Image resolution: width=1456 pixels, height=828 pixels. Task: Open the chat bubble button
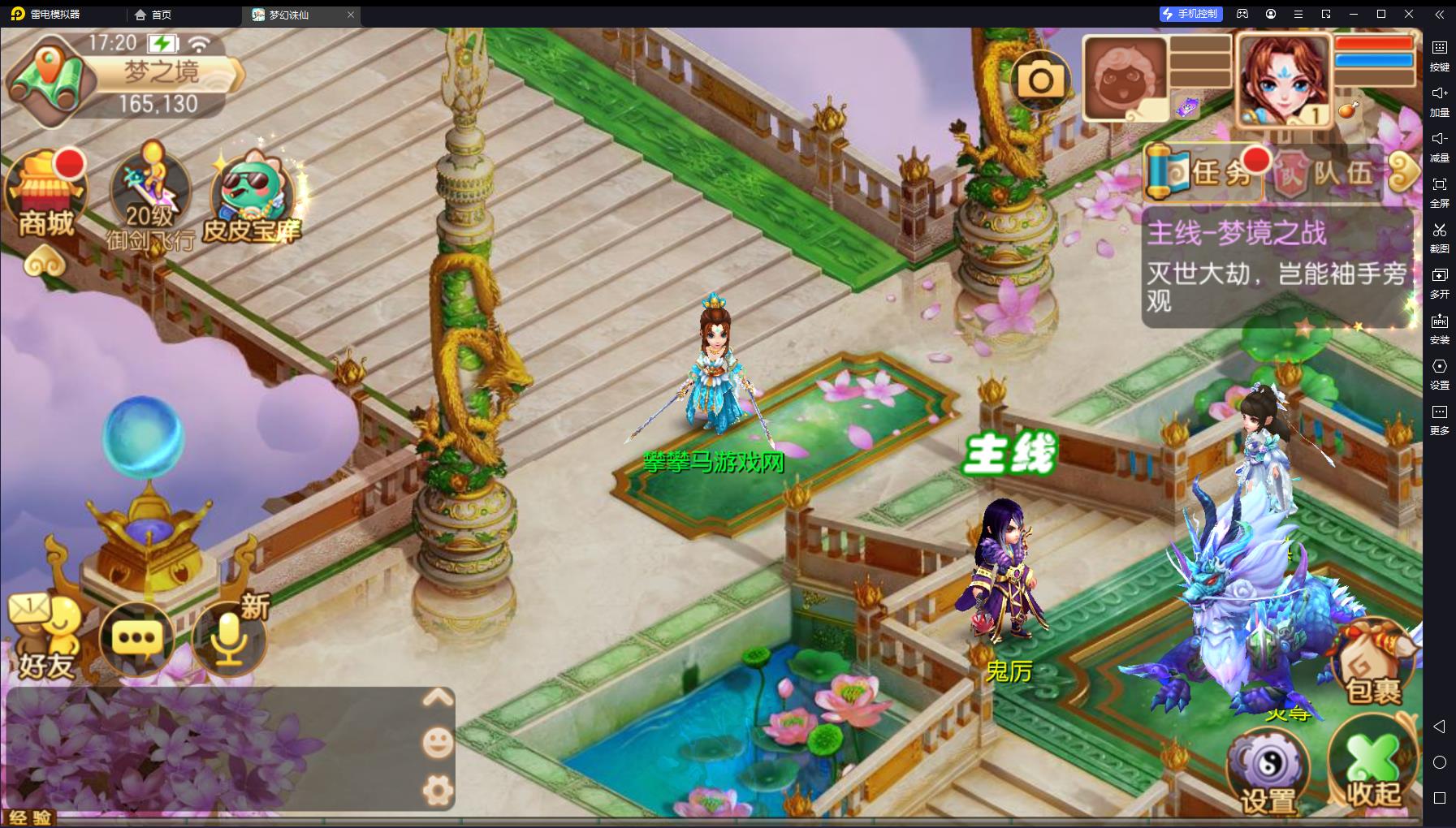(136, 638)
